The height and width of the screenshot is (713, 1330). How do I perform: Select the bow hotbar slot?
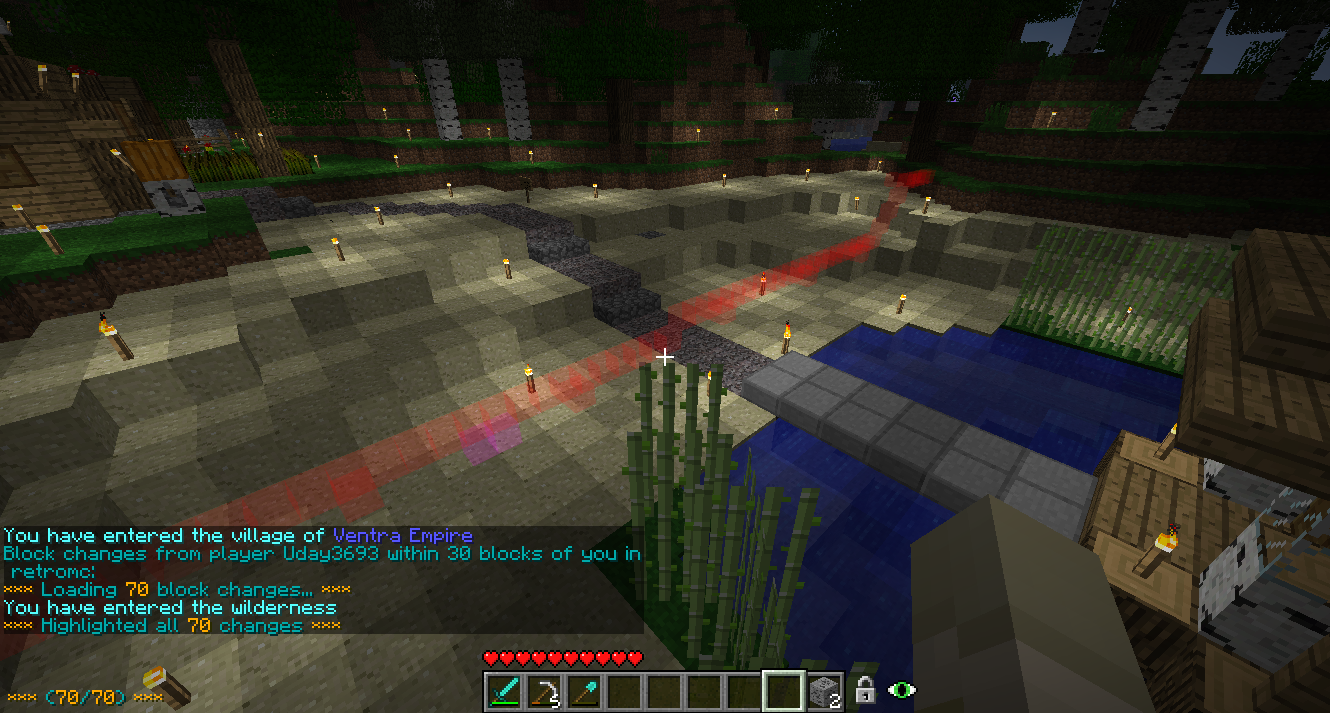coord(543,691)
